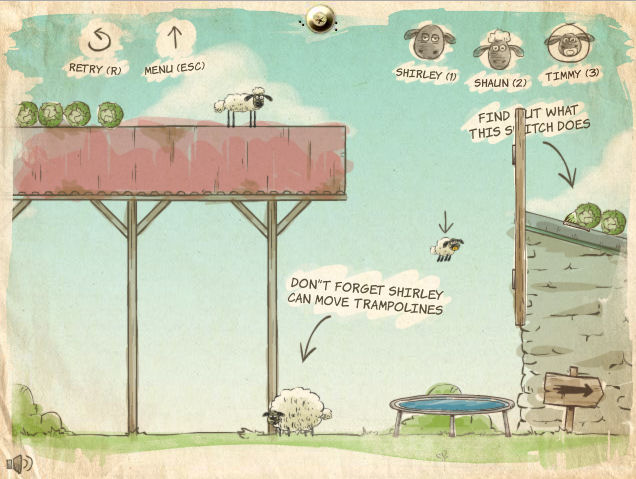
Task: Toggle the sound speaker icon
Action: [18, 463]
